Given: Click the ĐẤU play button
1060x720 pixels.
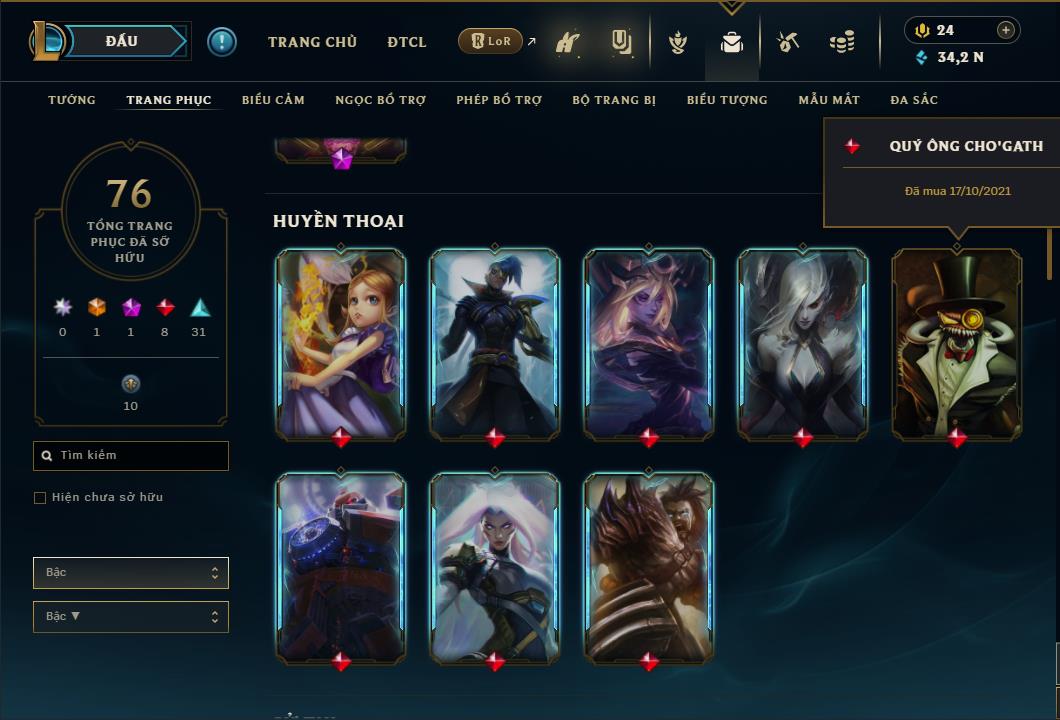Looking at the screenshot, I should coord(122,41).
